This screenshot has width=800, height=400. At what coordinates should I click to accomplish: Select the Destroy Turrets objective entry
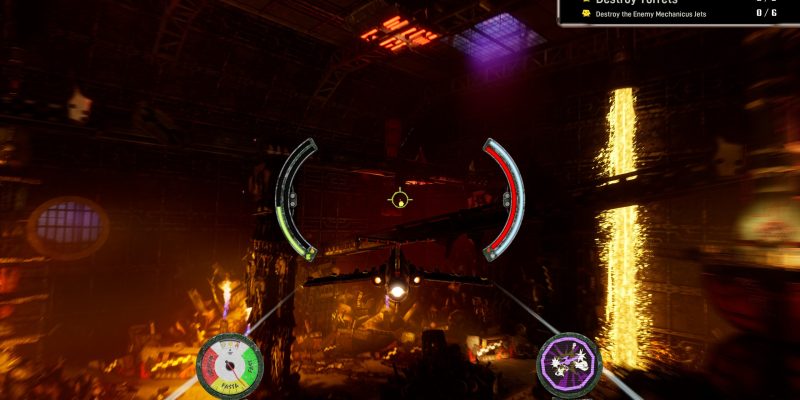point(636,2)
